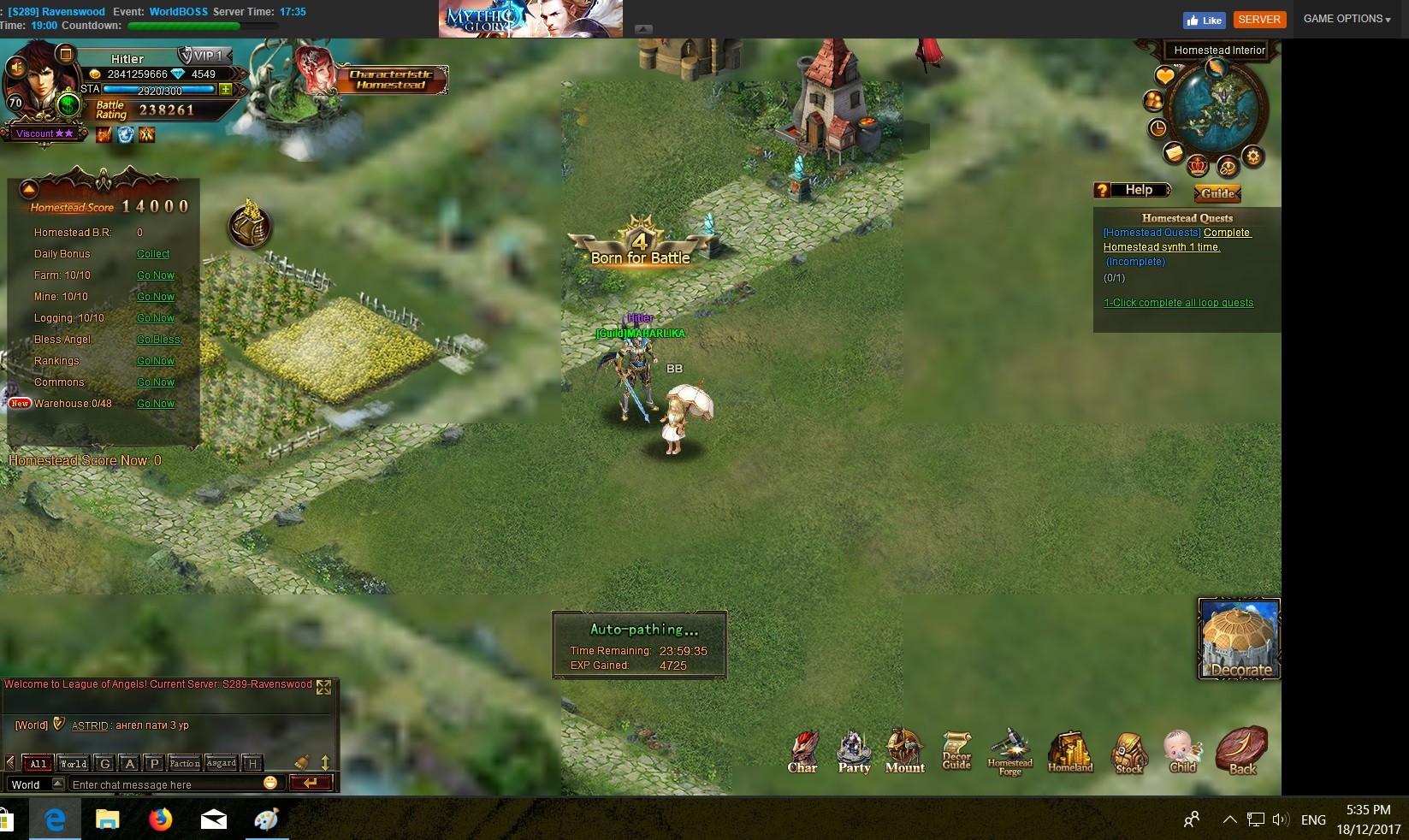Open the Homestead Forge

1010,752
